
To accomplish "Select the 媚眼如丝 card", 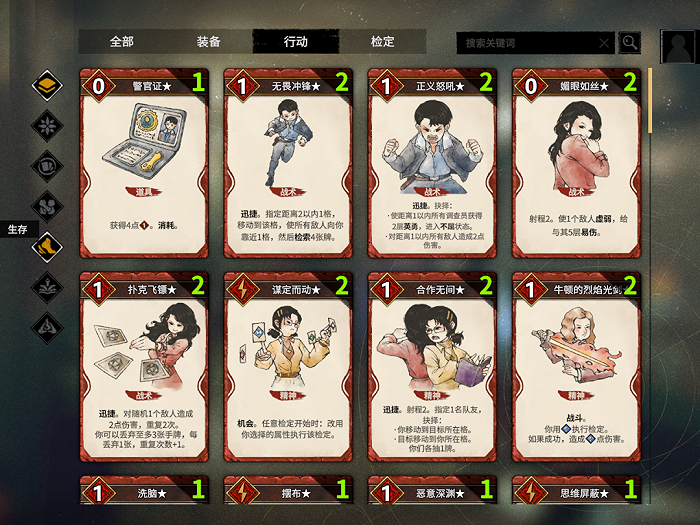I will 576,162.
